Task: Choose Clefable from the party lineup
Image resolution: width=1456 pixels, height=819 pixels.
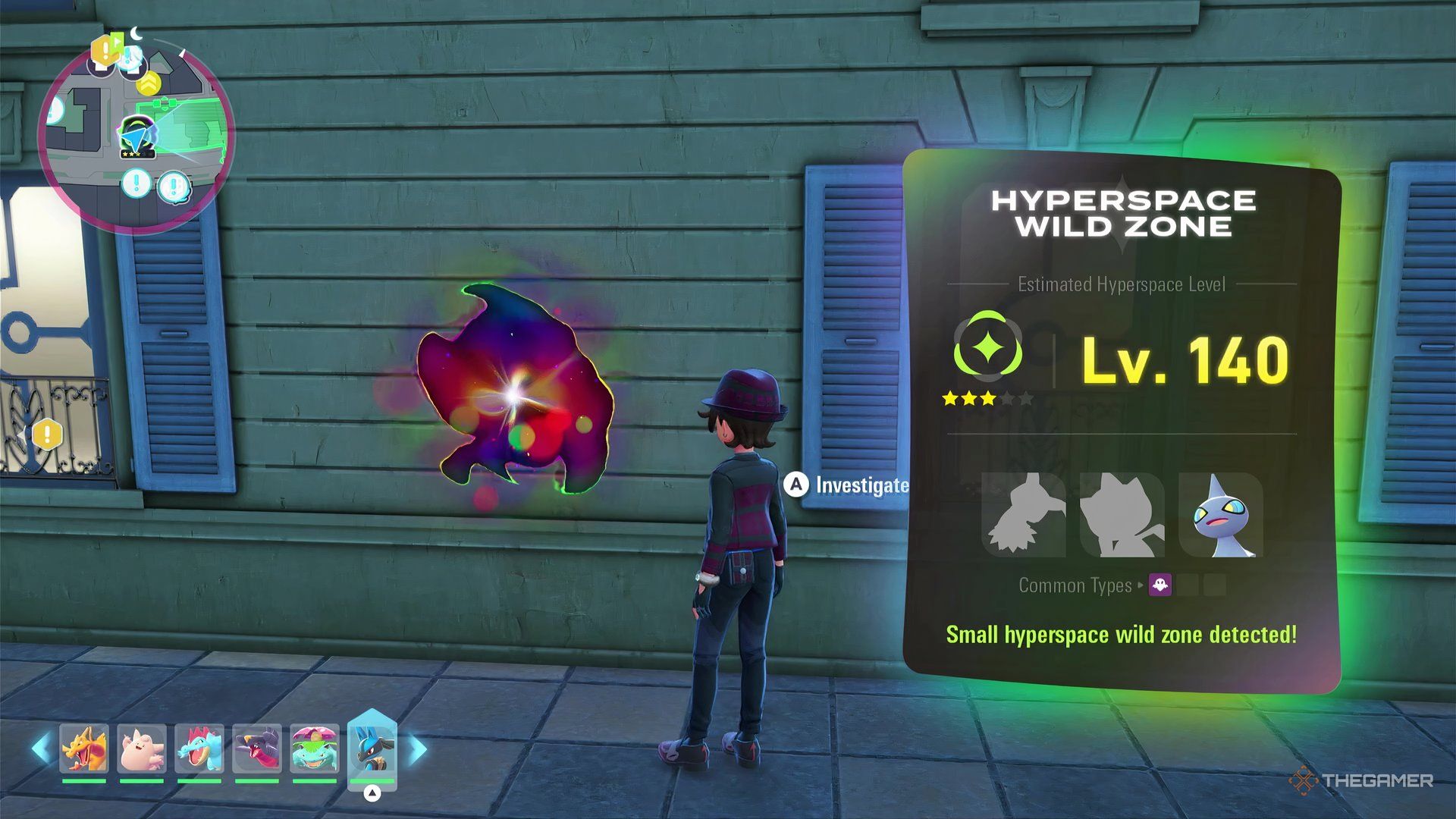Action: point(142,748)
